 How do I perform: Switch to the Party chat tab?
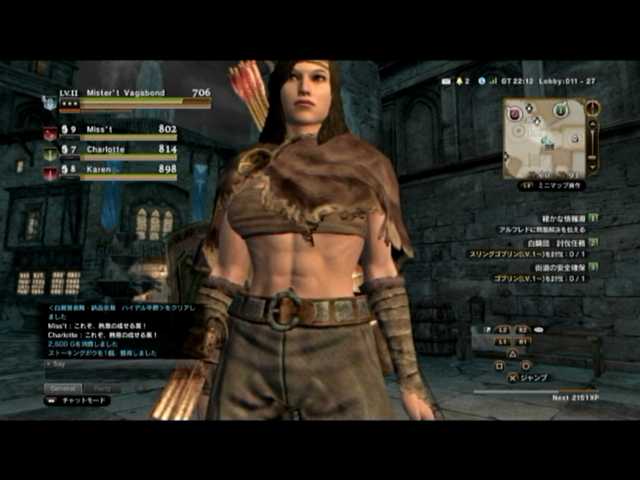point(102,388)
